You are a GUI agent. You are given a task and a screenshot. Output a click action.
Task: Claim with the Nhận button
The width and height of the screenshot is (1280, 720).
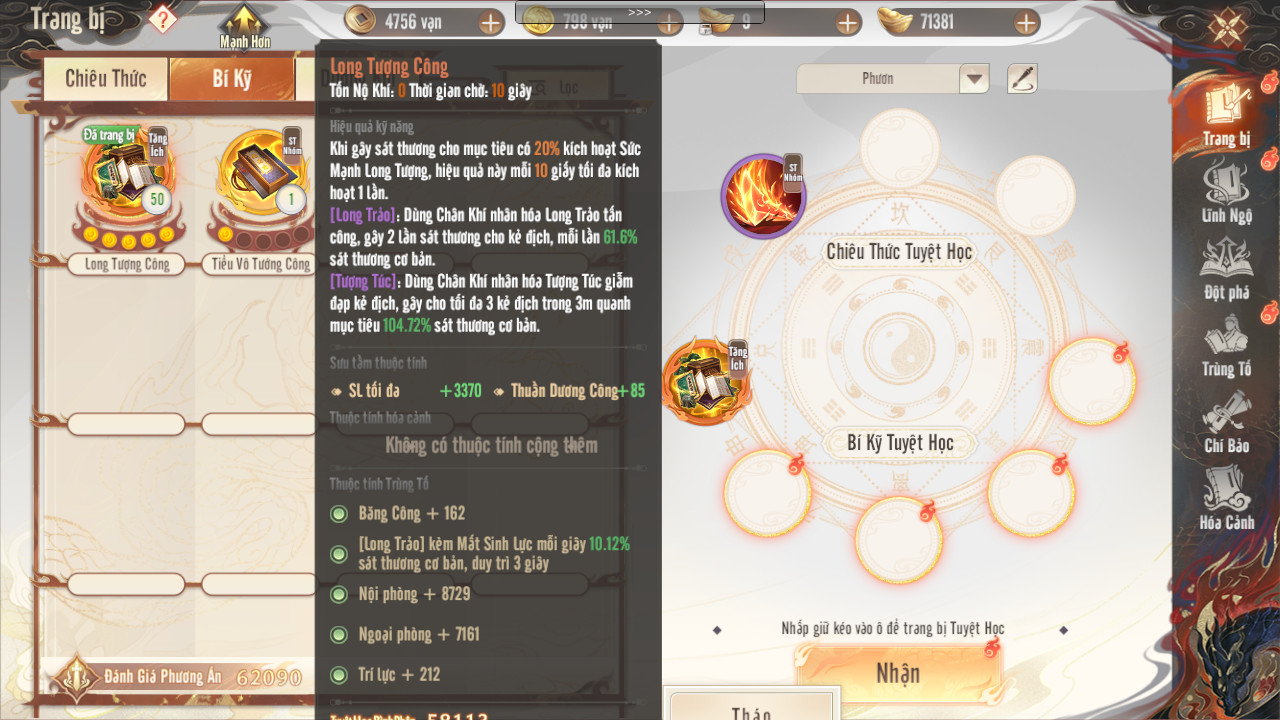(x=898, y=672)
